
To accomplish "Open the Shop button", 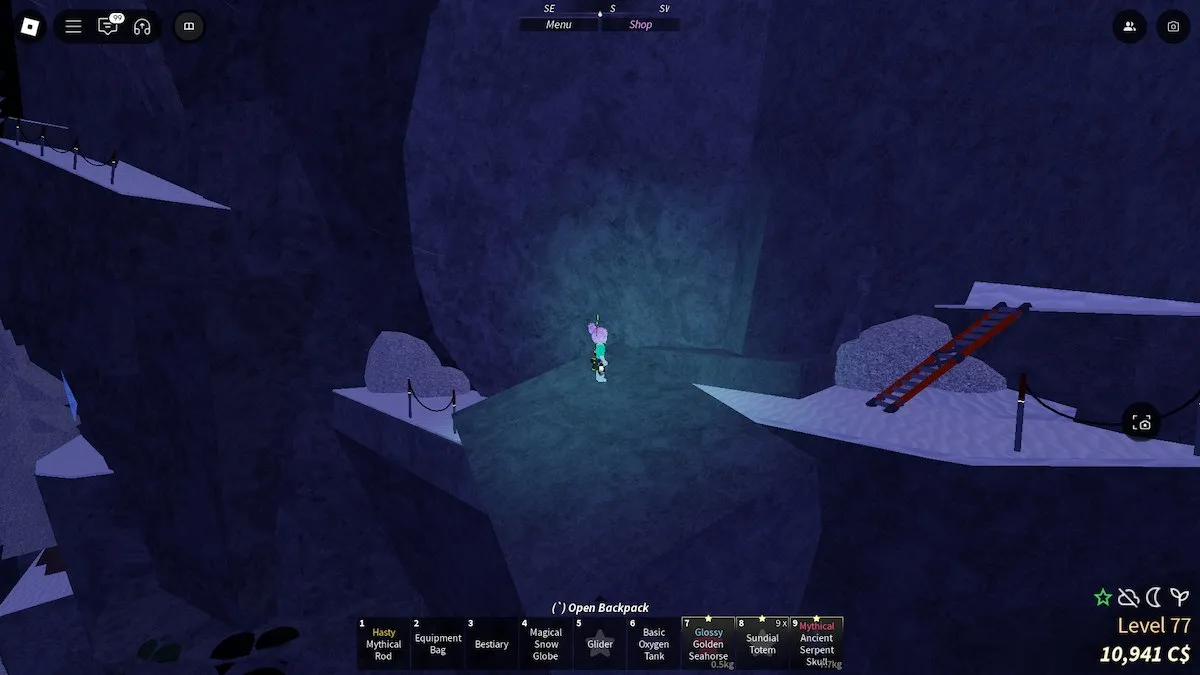I will 640,25.
